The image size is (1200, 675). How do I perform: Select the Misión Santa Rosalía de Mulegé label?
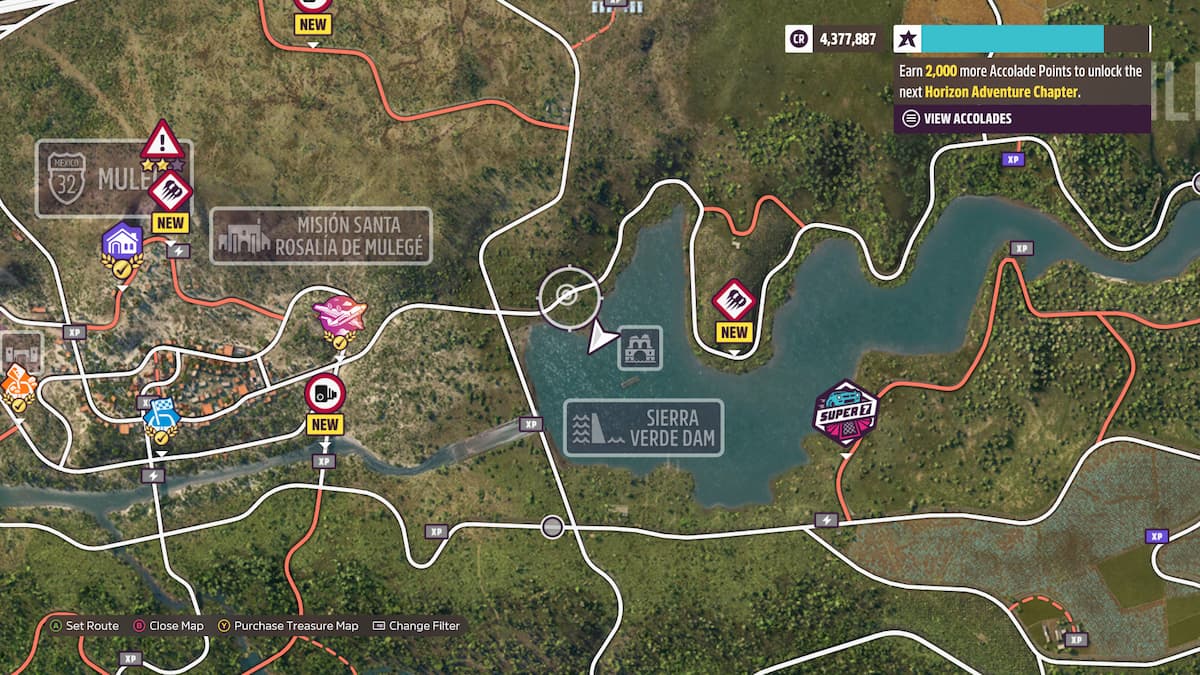point(321,235)
